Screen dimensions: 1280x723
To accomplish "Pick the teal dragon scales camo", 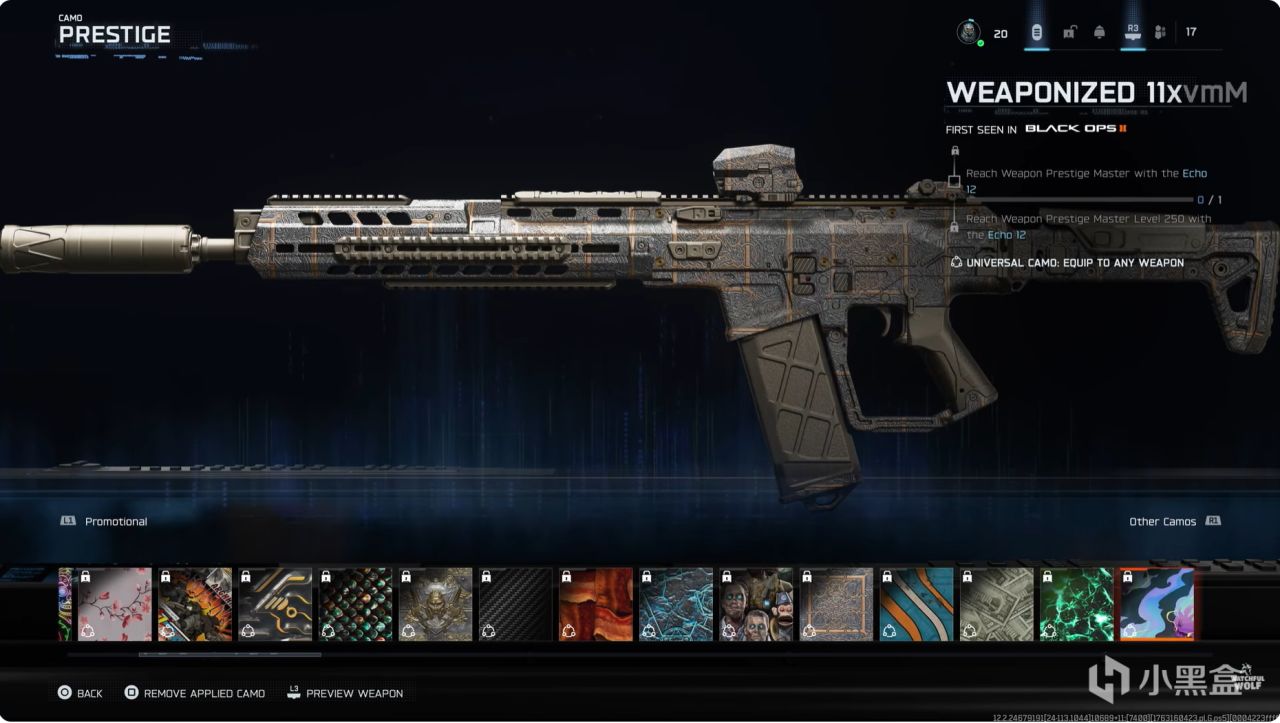I will tap(355, 604).
